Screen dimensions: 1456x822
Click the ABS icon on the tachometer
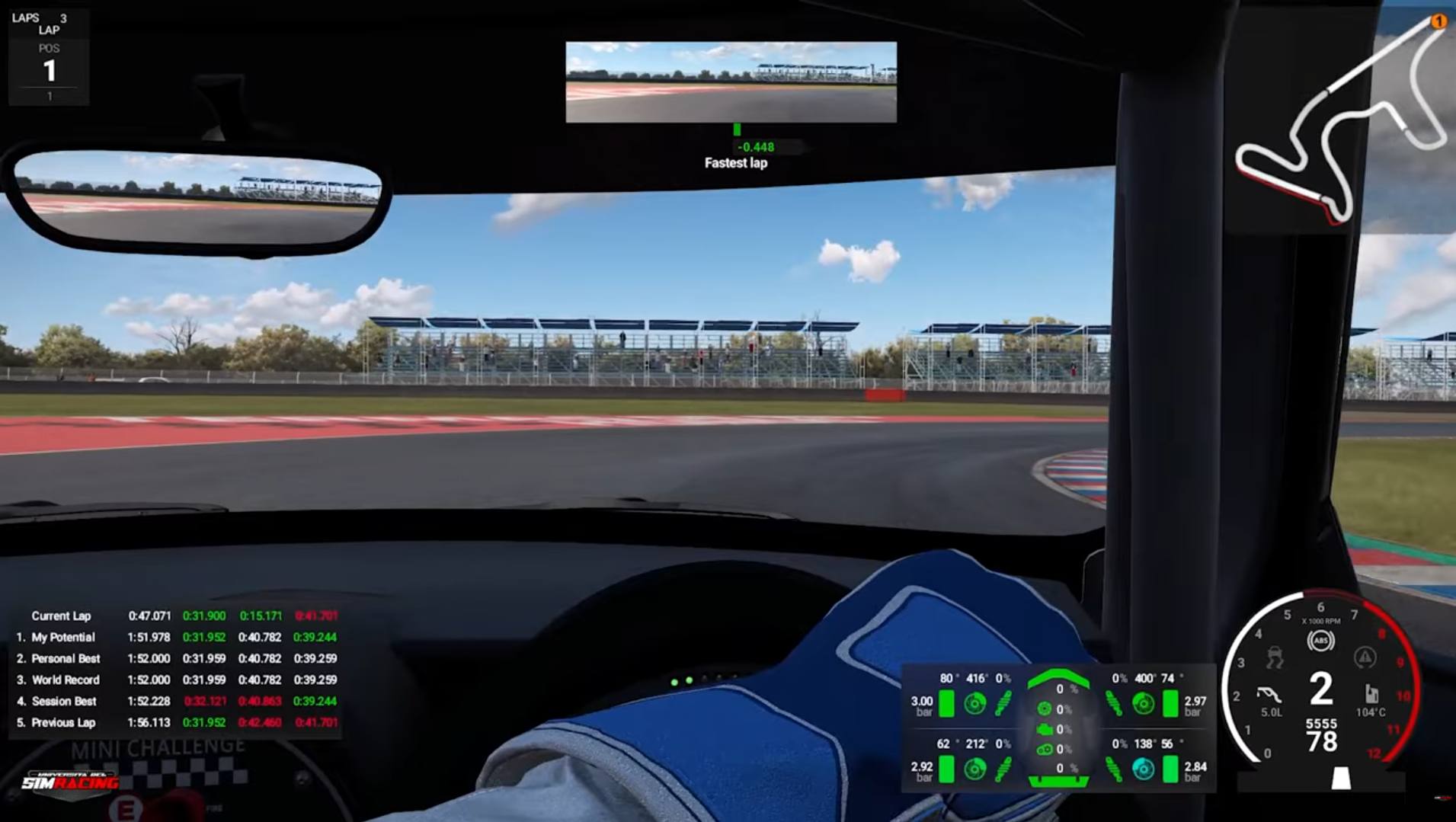point(1320,640)
